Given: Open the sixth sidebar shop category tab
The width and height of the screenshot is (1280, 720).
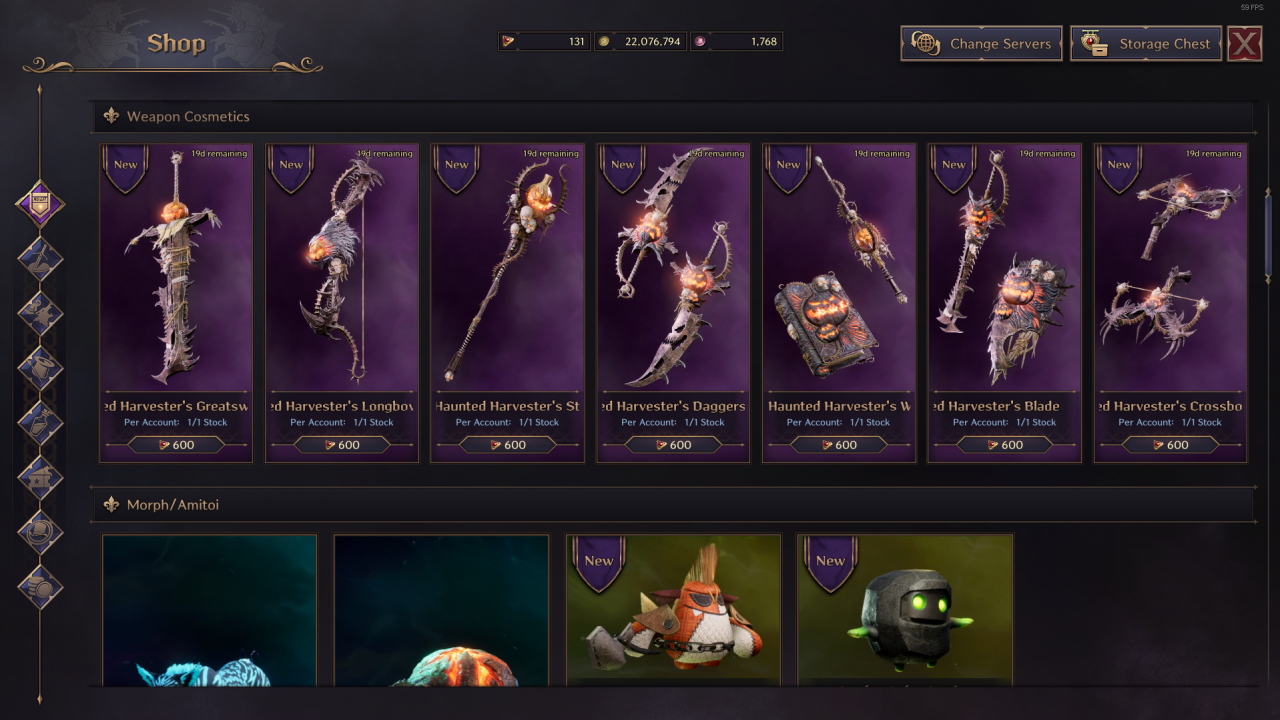Looking at the screenshot, I should (x=40, y=477).
